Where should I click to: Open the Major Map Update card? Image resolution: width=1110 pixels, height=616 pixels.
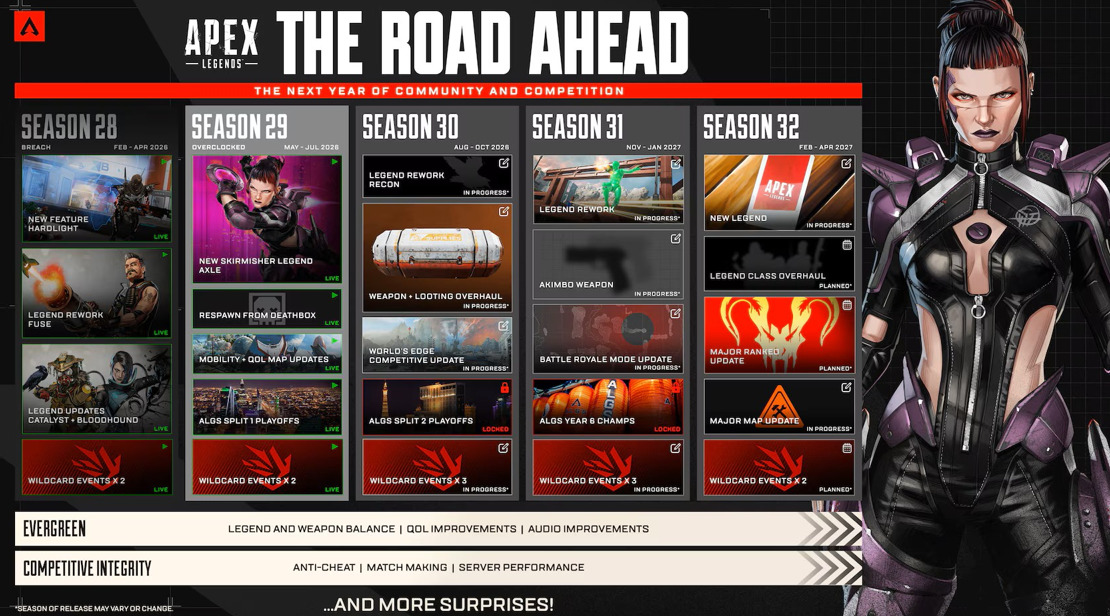tap(779, 407)
